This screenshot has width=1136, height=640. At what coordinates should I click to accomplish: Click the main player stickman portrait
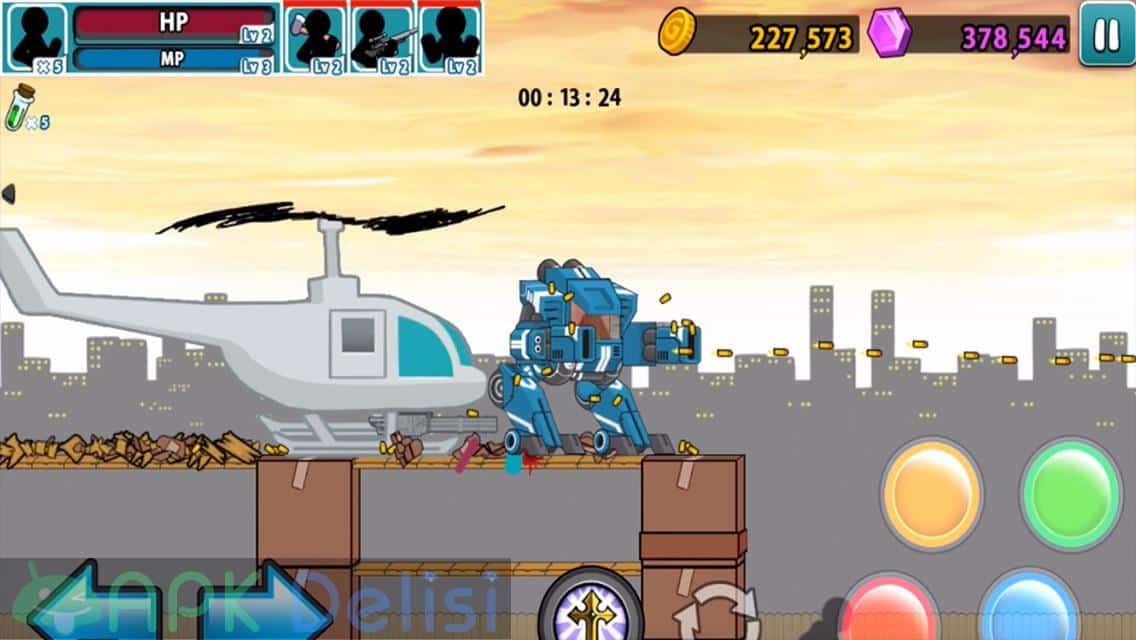35,38
